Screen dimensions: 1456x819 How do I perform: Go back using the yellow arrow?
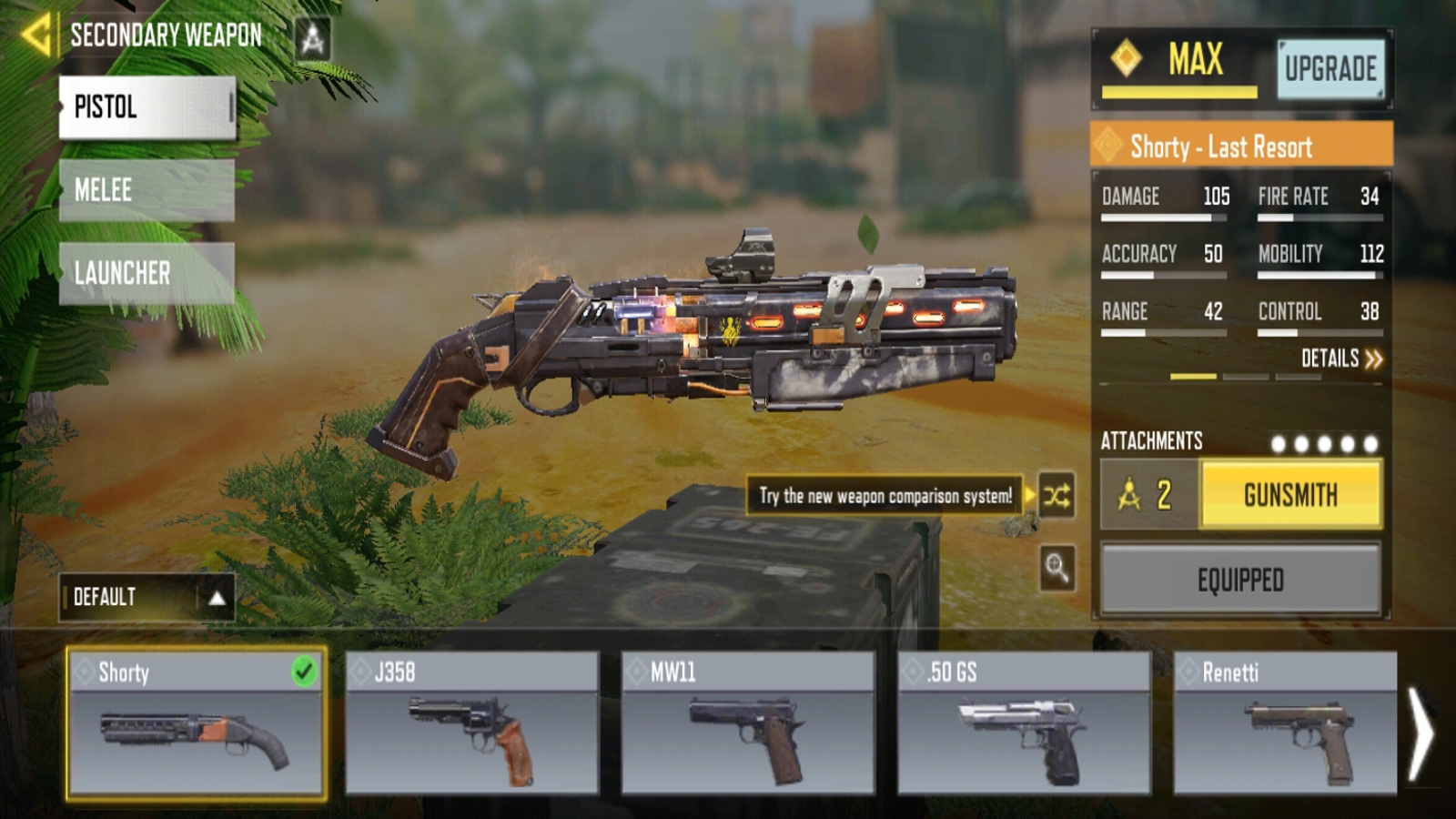pyautogui.click(x=36, y=35)
